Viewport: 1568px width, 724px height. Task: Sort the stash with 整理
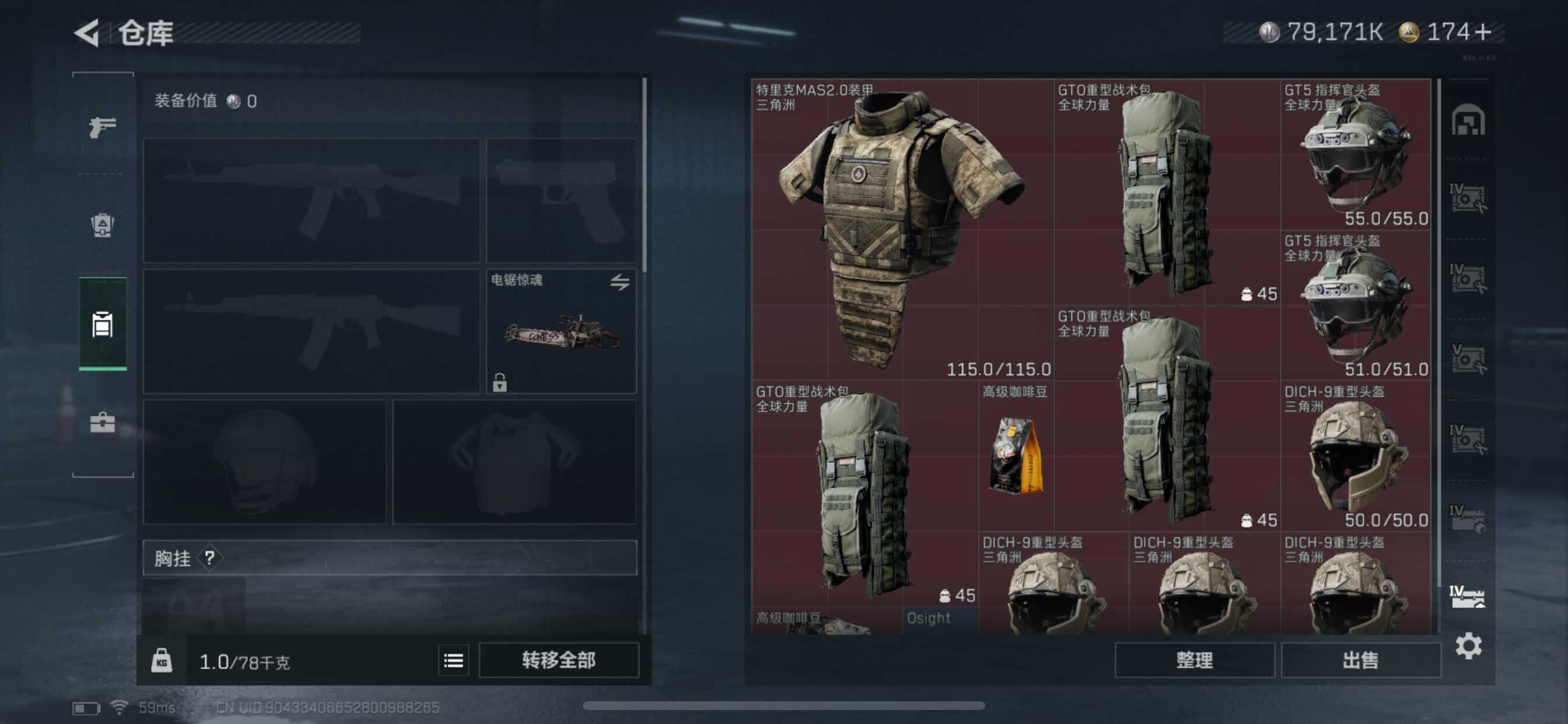tap(1193, 659)
